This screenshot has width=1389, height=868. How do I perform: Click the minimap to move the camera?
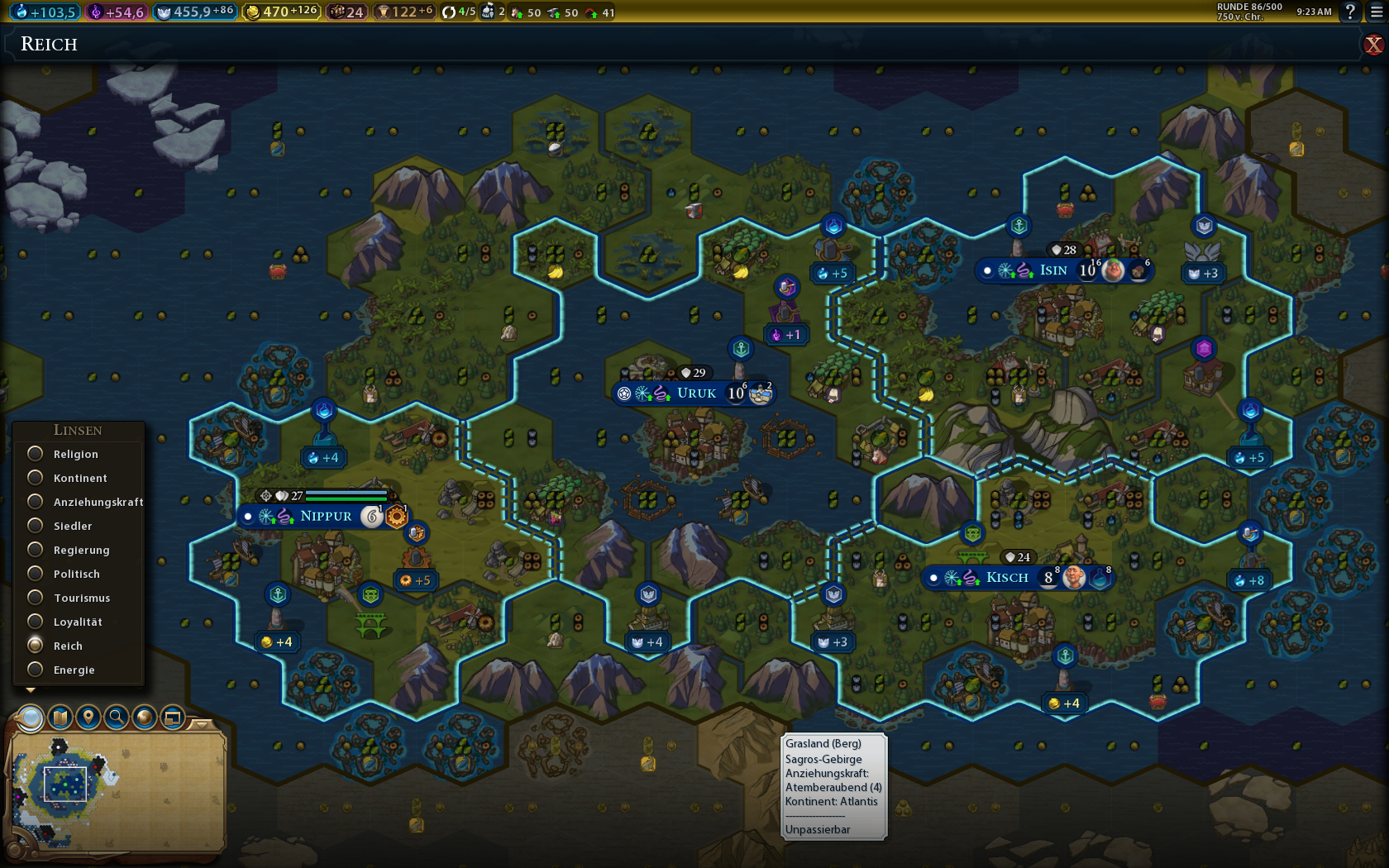(116, 794)
